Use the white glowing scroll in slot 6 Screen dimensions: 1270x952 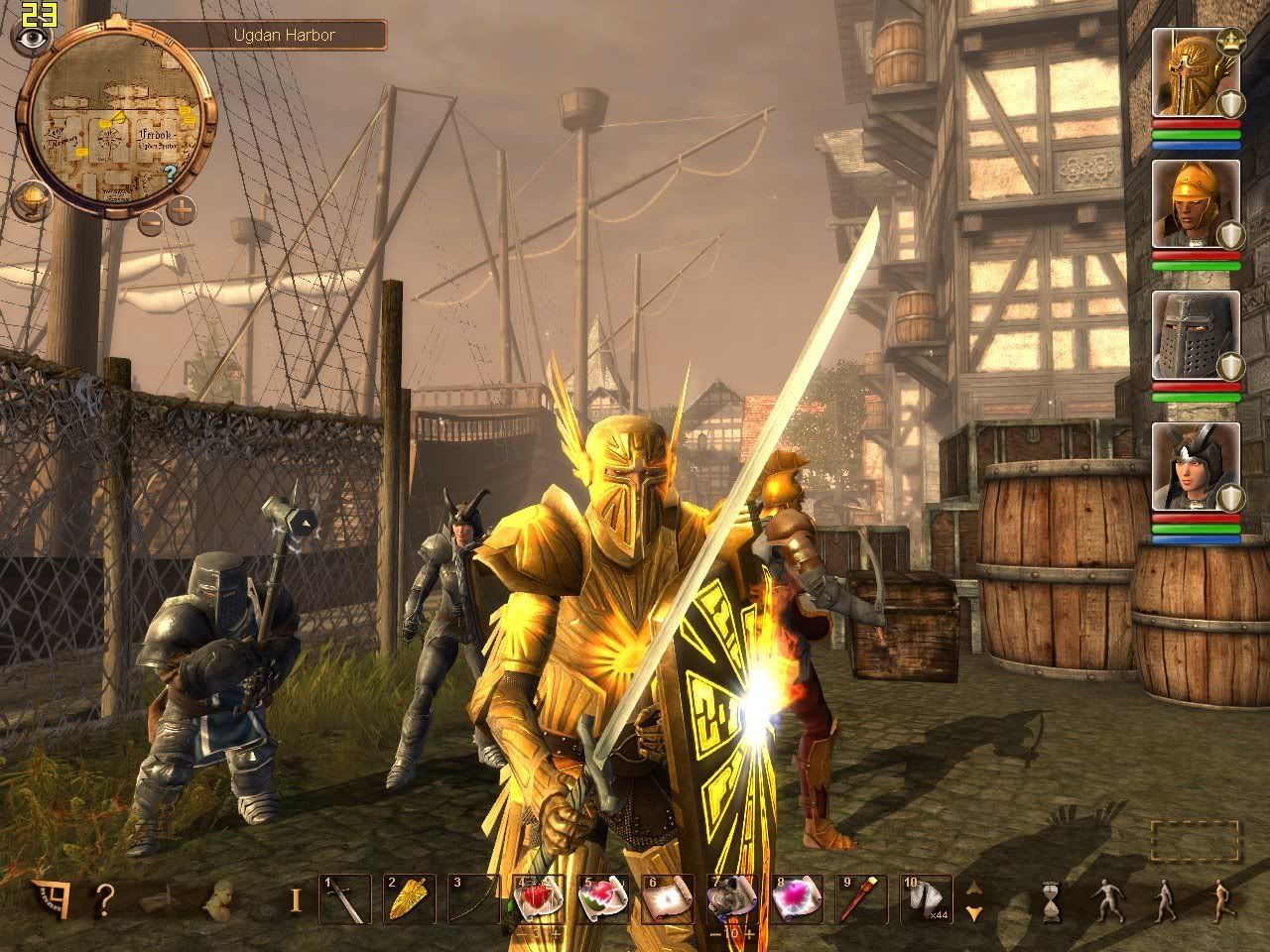coord(667,899)
